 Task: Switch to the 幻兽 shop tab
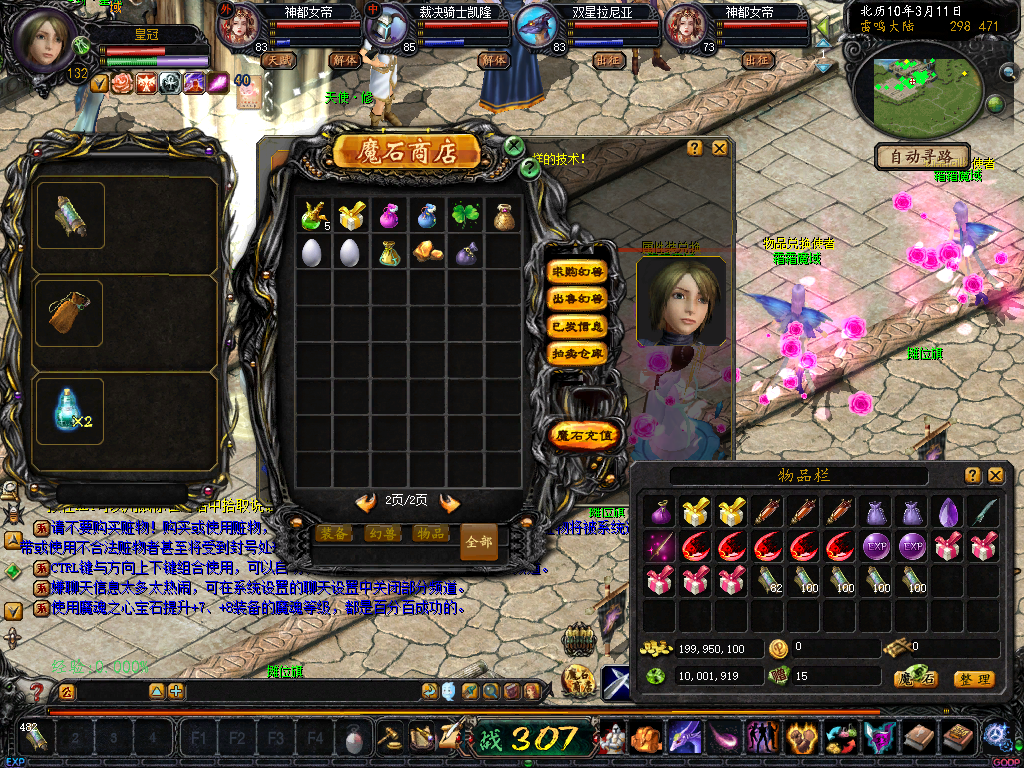tap(384, 534)
